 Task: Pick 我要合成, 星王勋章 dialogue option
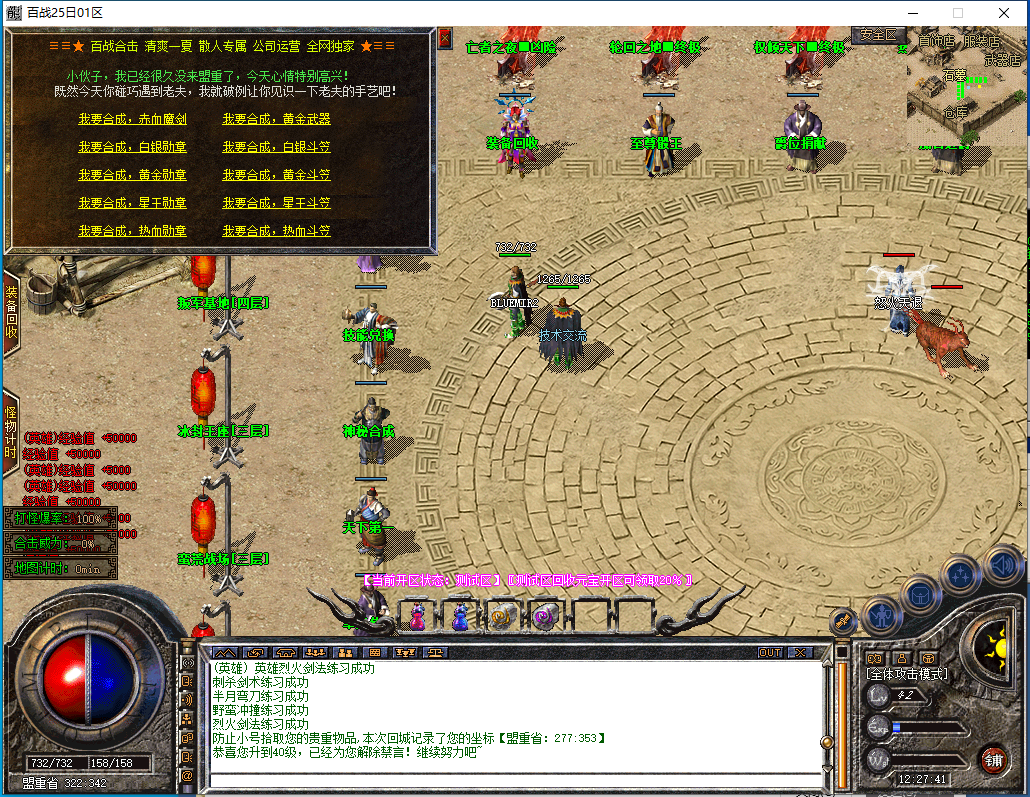click(133, 203)
